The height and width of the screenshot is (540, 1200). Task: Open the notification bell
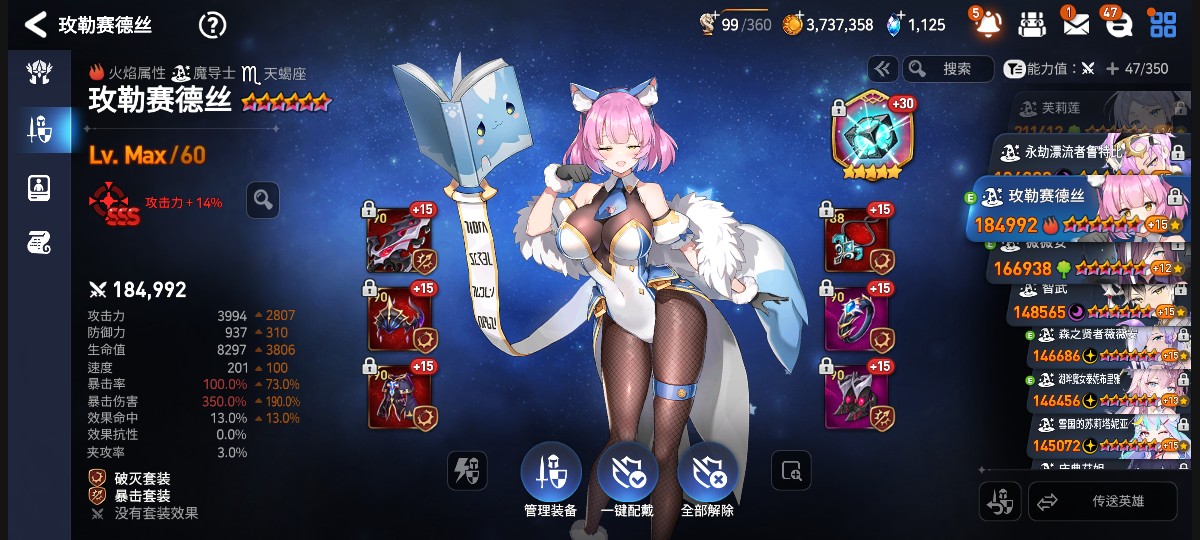987,24
